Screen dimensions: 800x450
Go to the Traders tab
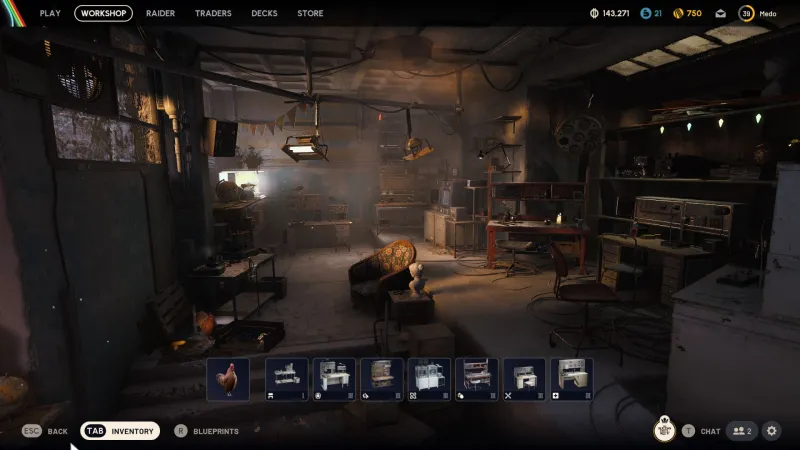click(x=213, y=13)
